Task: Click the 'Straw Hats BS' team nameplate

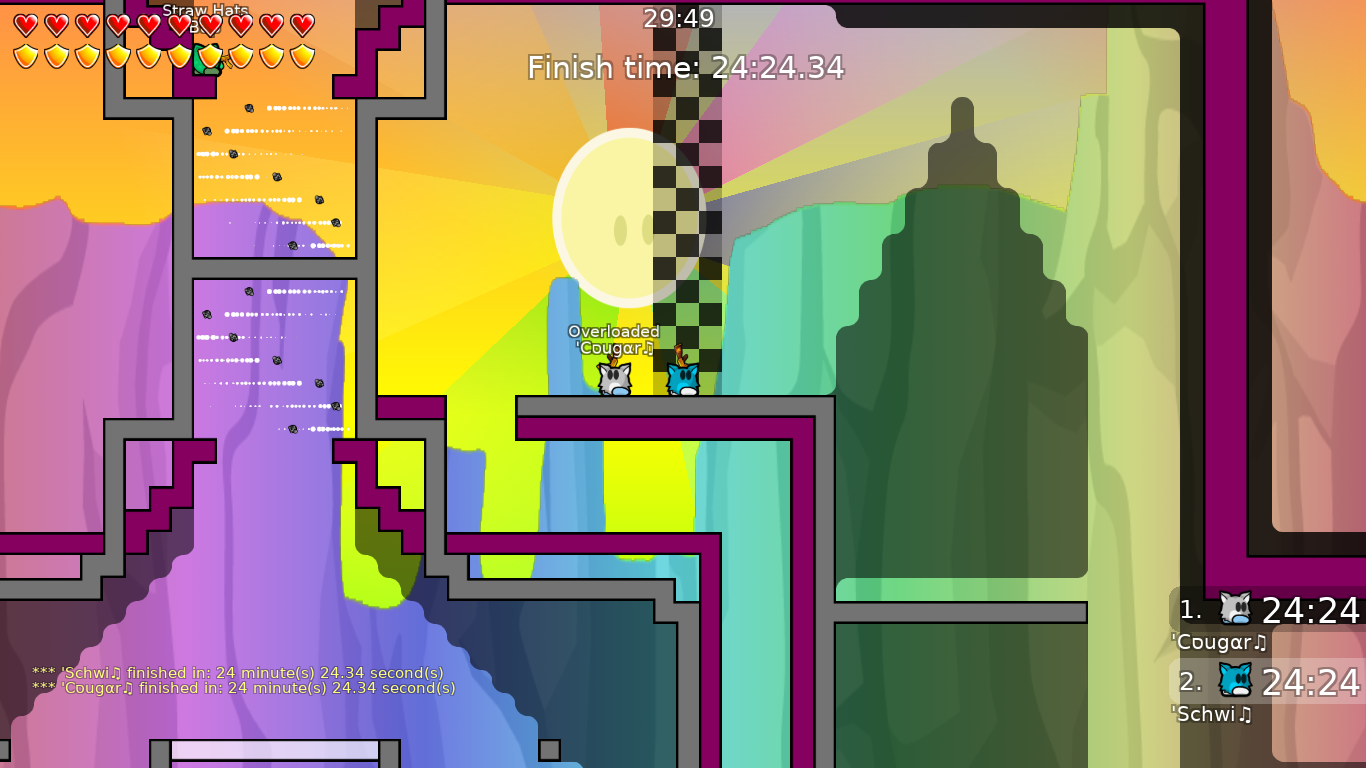Action: click(207, 12)
